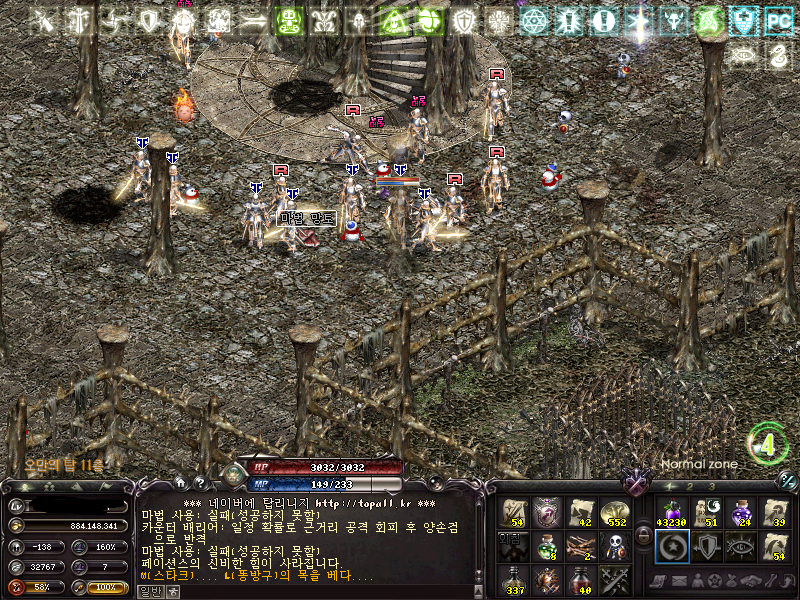Use the green potion with count 8
The width and height of the screenshot is (800, 600).
click(x=546, y=546)
